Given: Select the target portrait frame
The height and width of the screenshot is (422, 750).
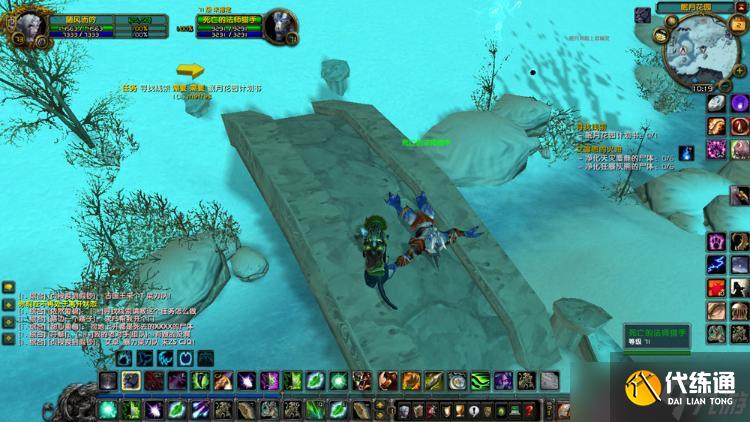Looking at the screenshot, I should pyautogui.click(x=281, y=23).
